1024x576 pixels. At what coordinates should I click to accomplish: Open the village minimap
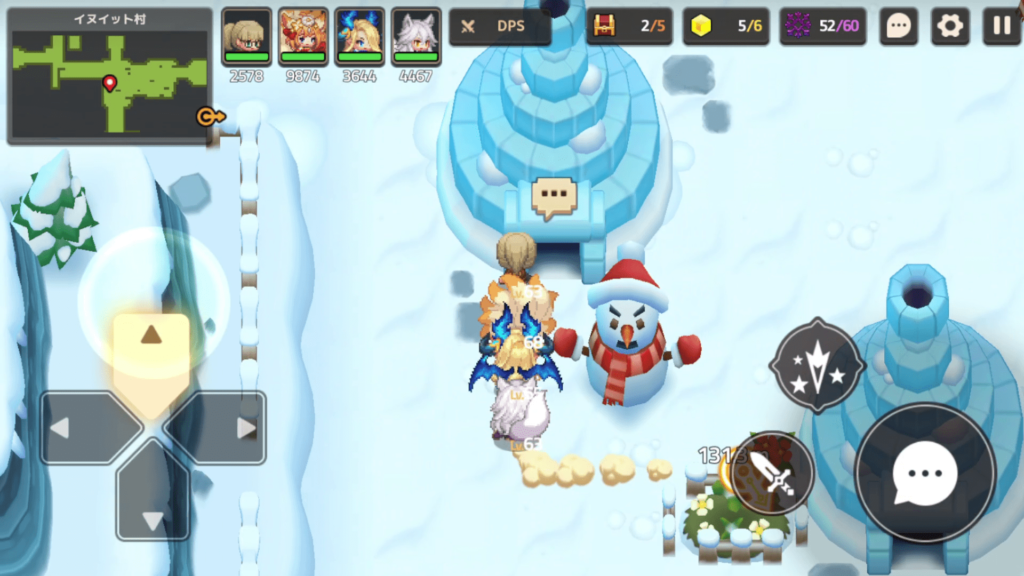[110, 77]
